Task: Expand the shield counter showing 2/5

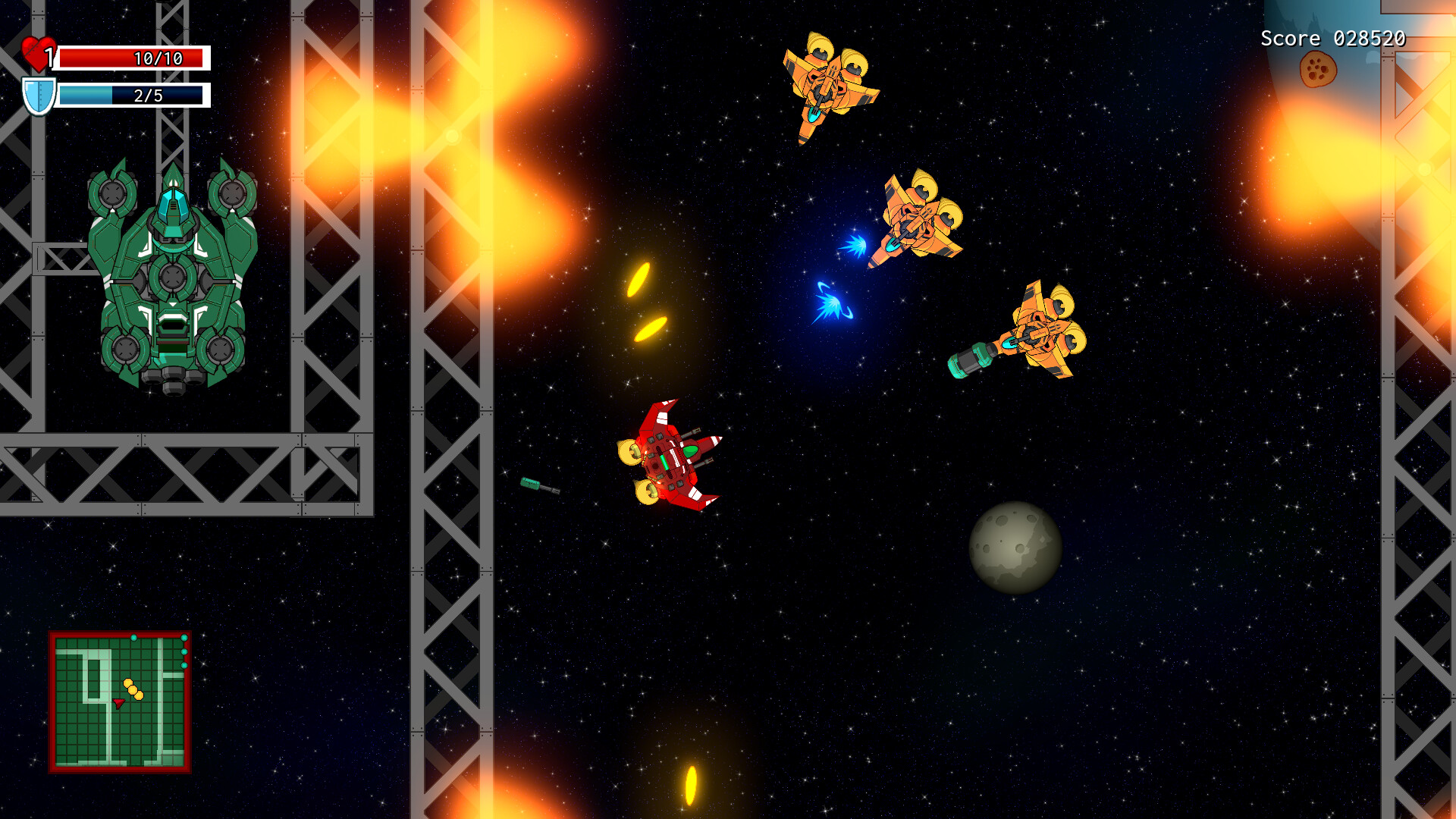Action: 148,96
